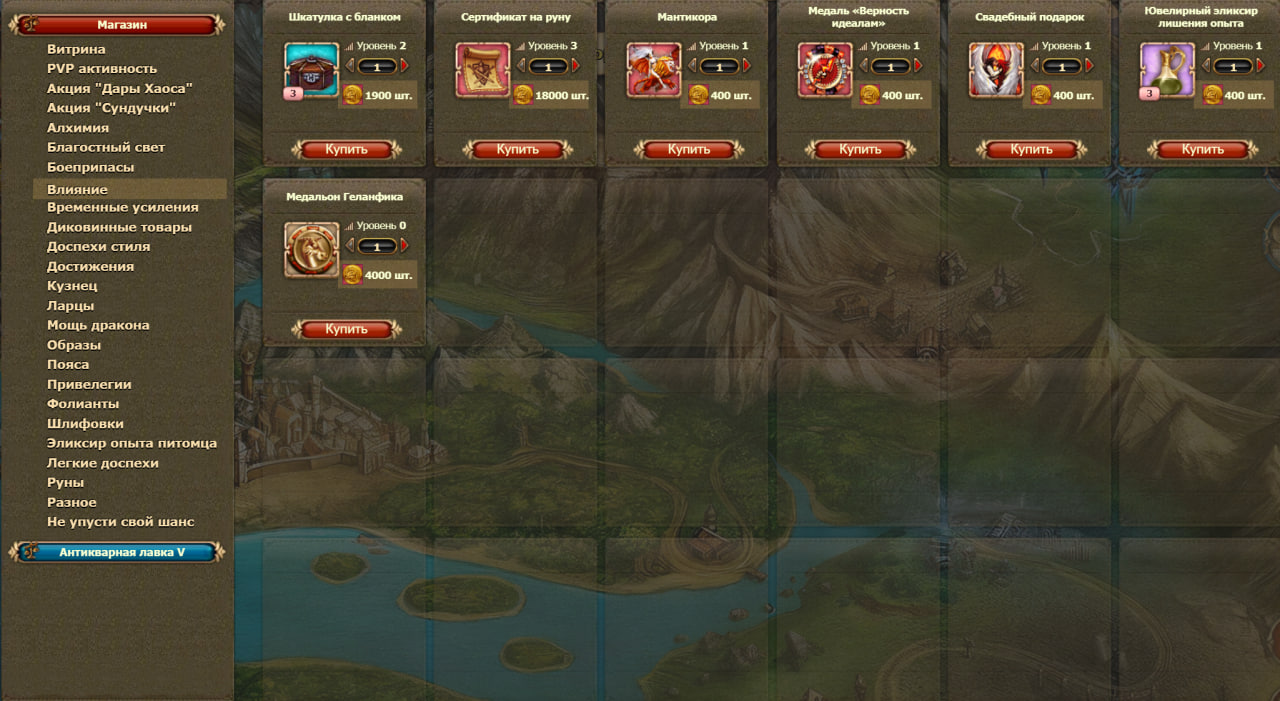
Task: Open the Кузнец category
Action: click(72, 286)
